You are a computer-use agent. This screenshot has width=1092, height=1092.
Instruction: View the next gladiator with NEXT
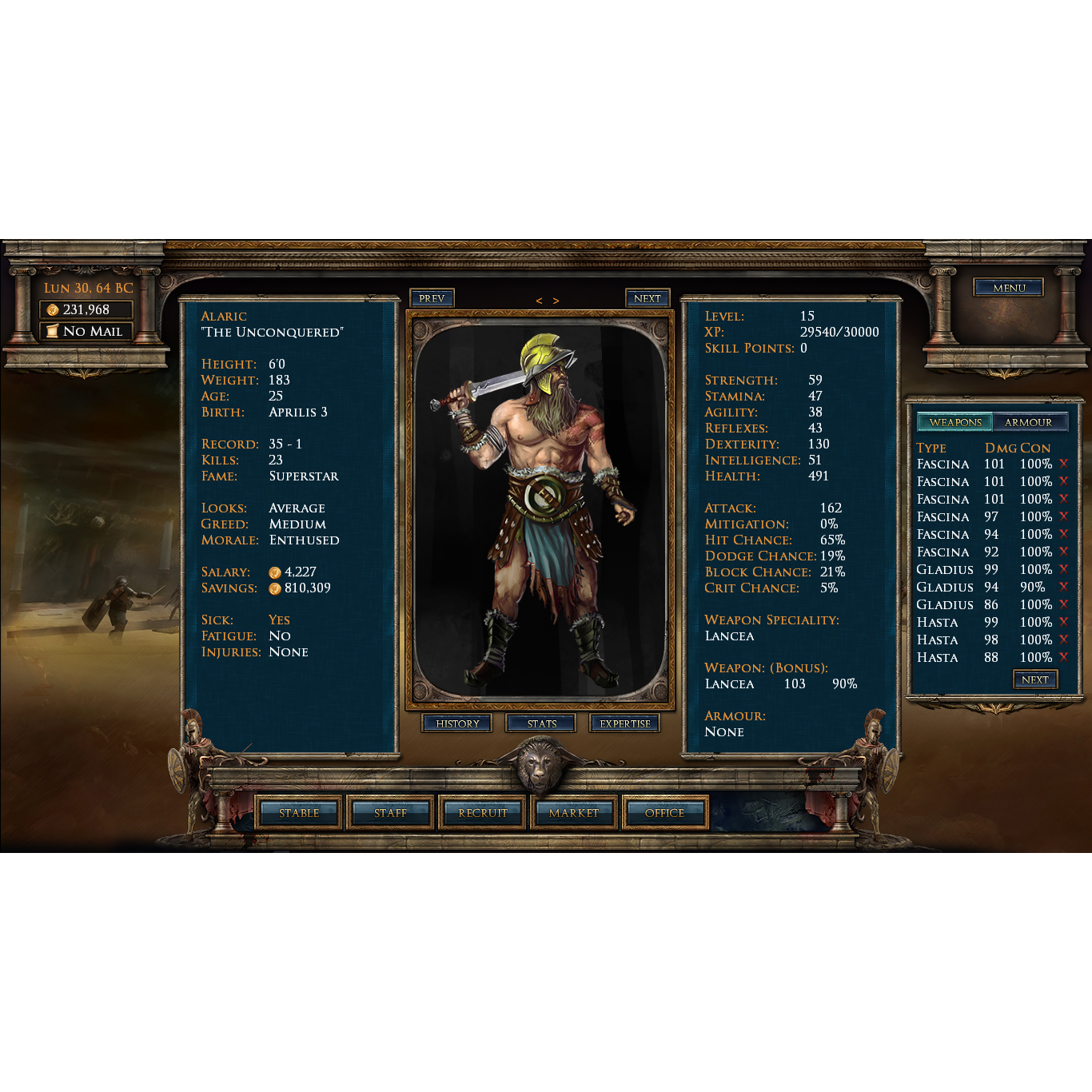pyautogui.click(x=648, y=297)
